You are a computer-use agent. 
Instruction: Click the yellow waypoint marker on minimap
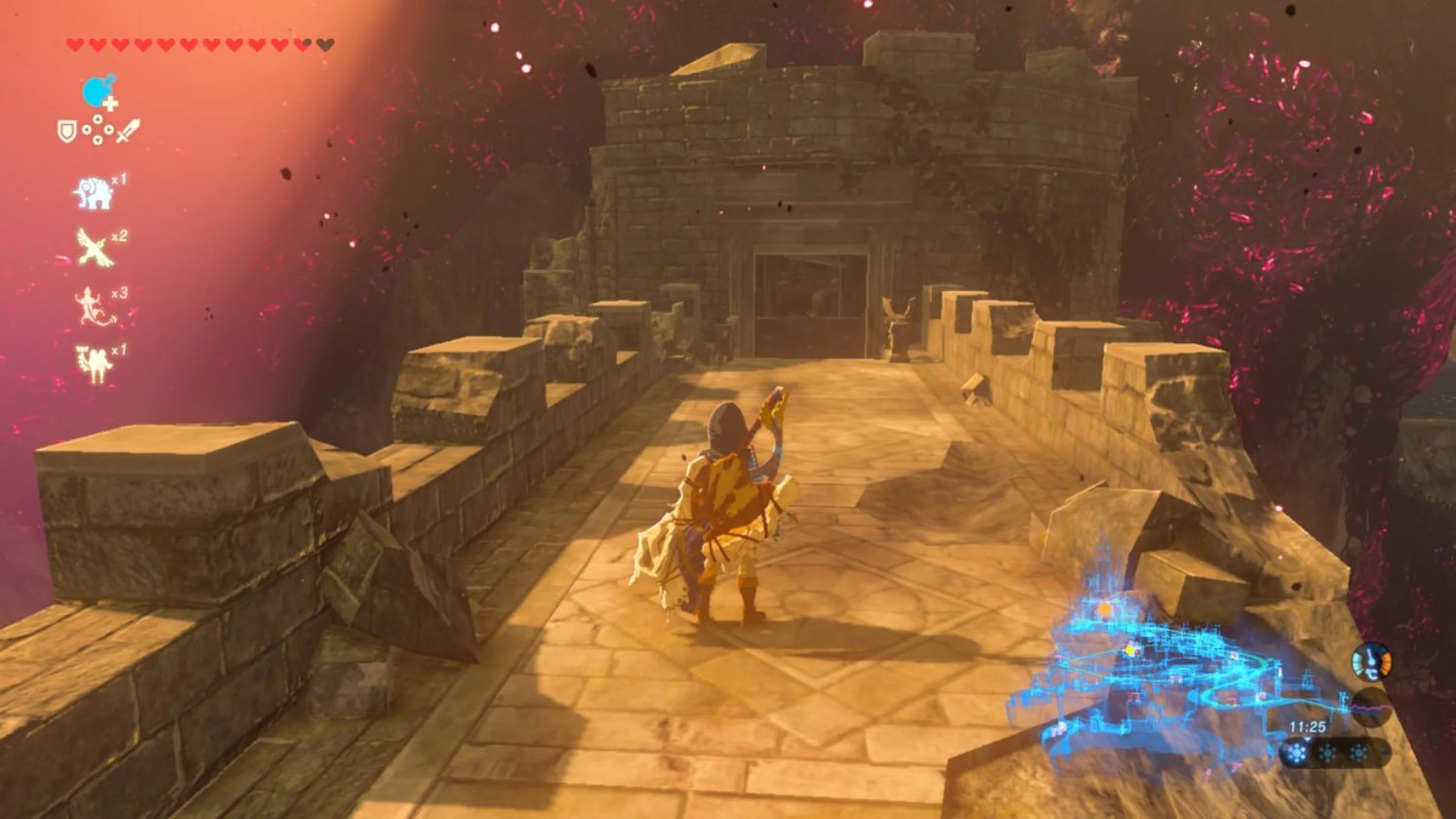(x=1131, y=652)
